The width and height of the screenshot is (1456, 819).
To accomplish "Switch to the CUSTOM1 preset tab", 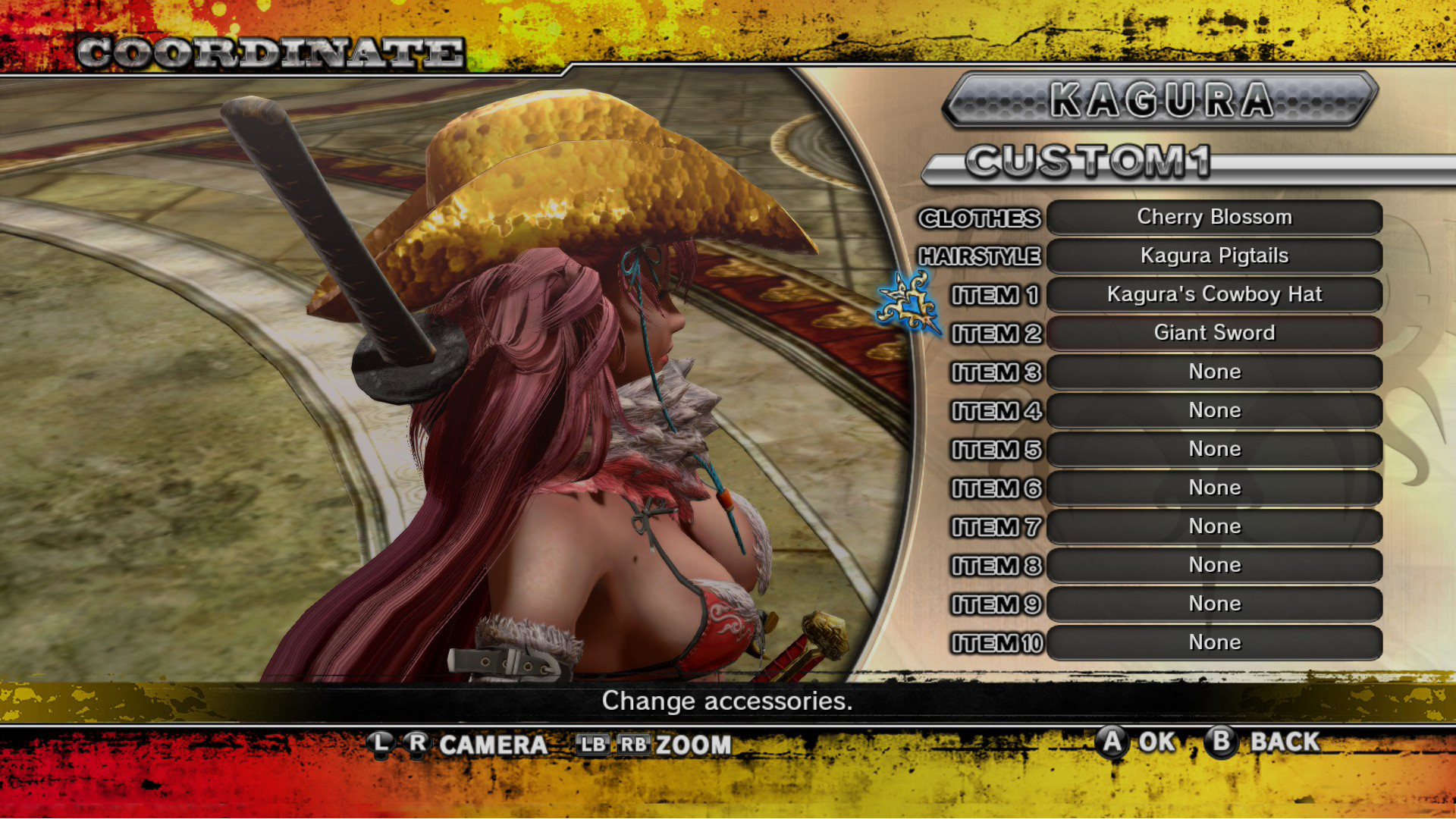I will pyautogui.click(x=1092, y=162).
